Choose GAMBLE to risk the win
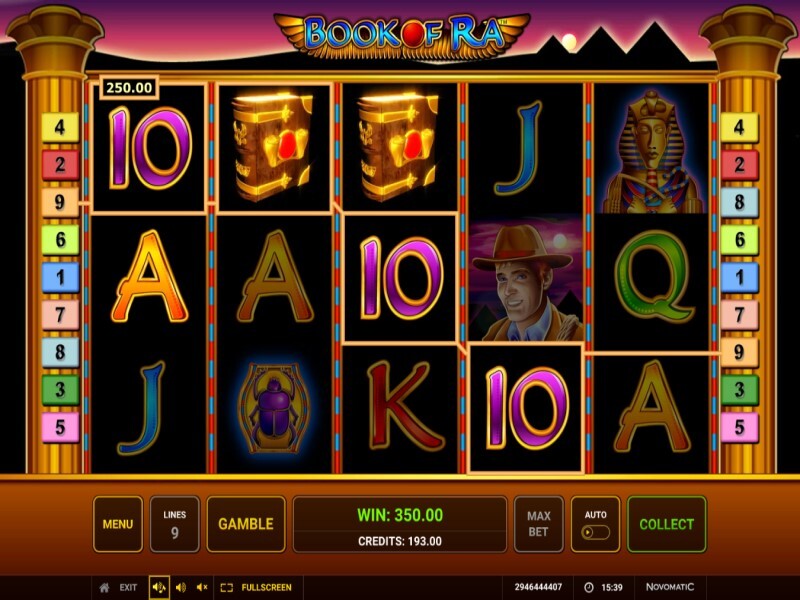800x600 pixels. (x=246, y=524)
